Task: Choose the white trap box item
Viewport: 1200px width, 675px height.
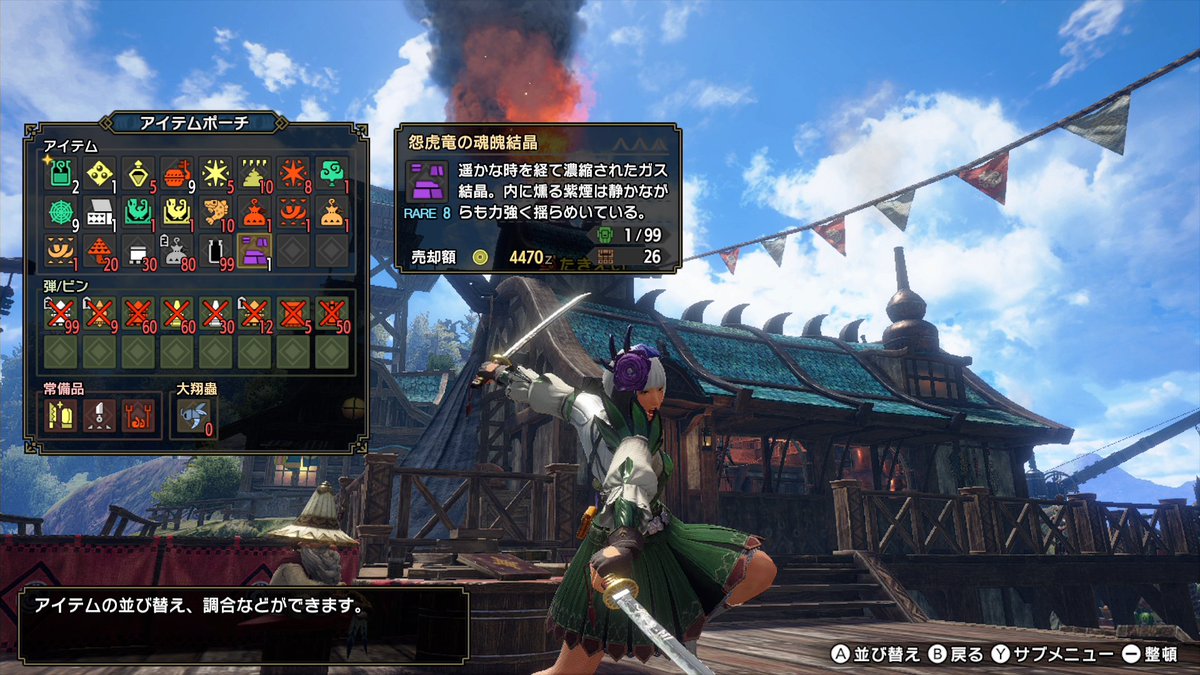Action: [x=99, y=211]
